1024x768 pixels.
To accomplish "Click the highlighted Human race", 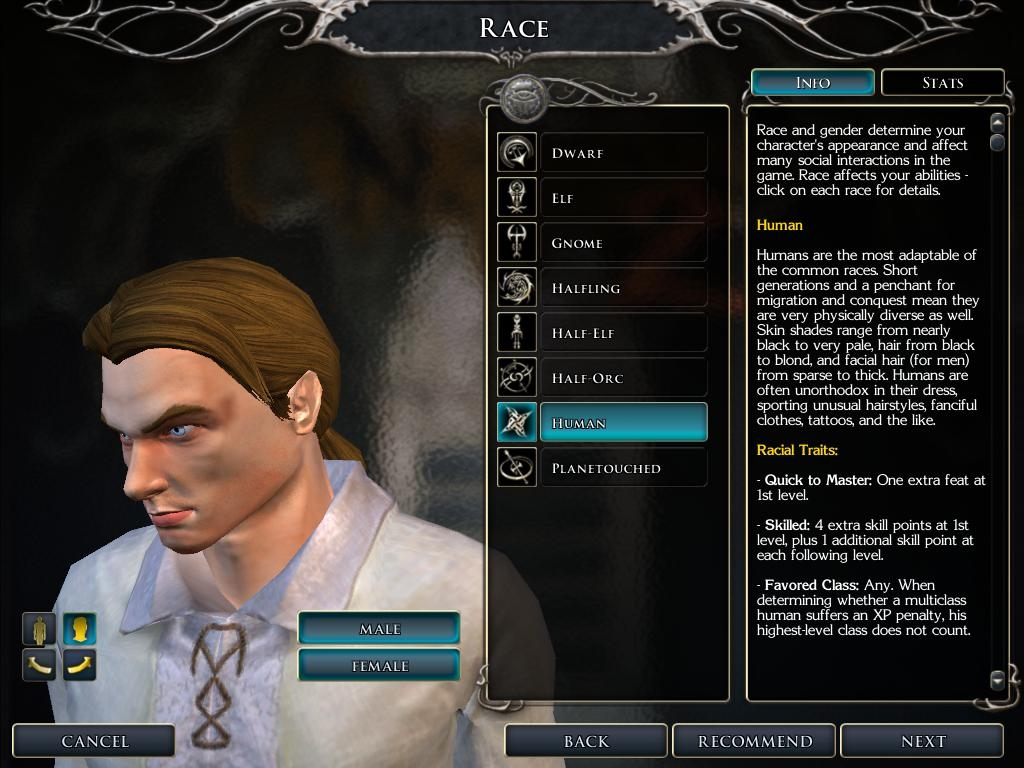I will click(622, 423).
